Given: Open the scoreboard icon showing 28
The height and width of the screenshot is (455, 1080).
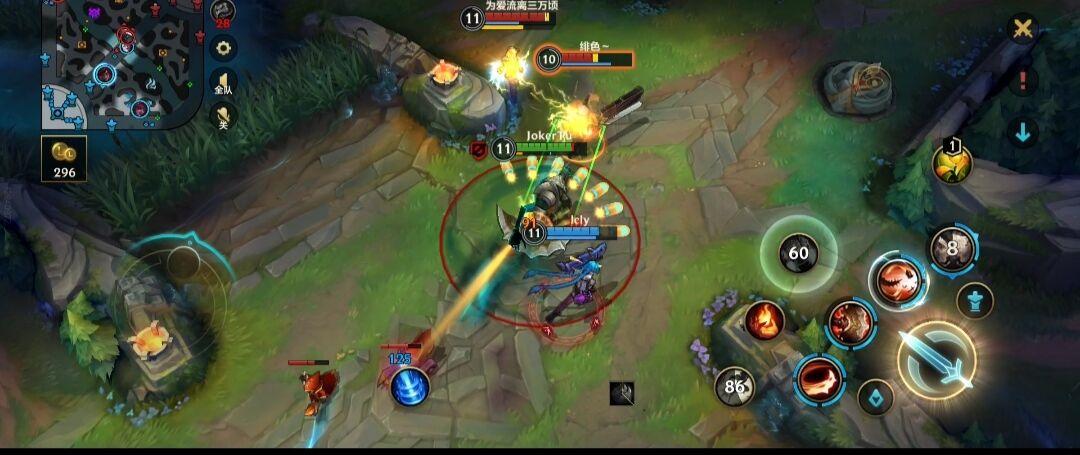Looking at the screenshot, I should 222,14.
